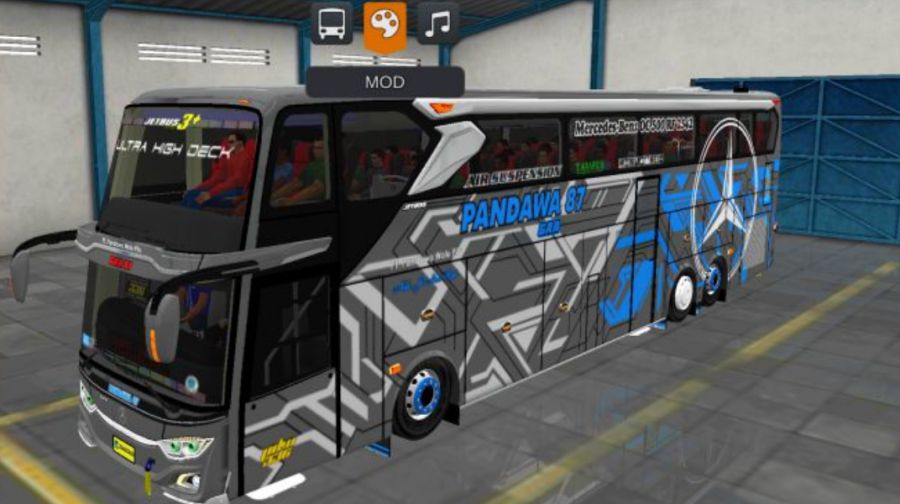Click the MOD label button

(x=385, y=81)
